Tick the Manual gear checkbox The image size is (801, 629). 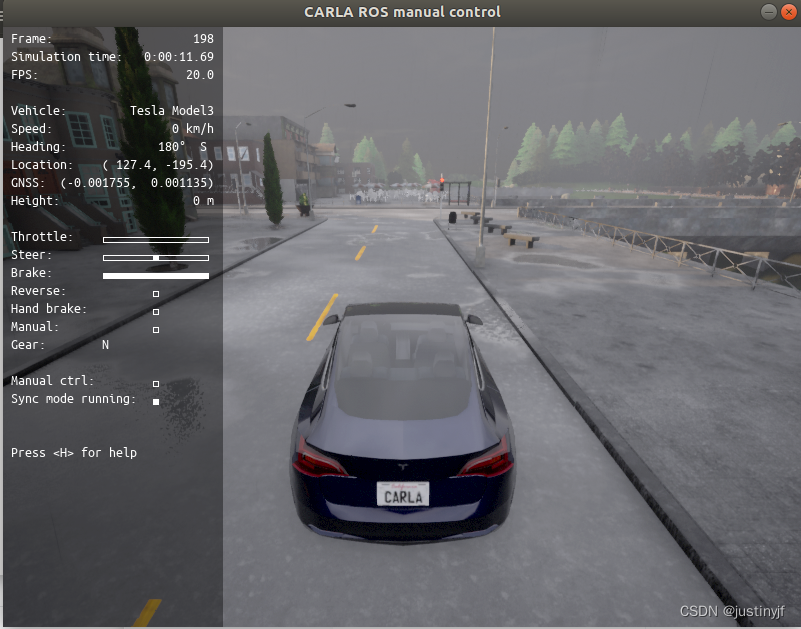click(x=156, y=329)
